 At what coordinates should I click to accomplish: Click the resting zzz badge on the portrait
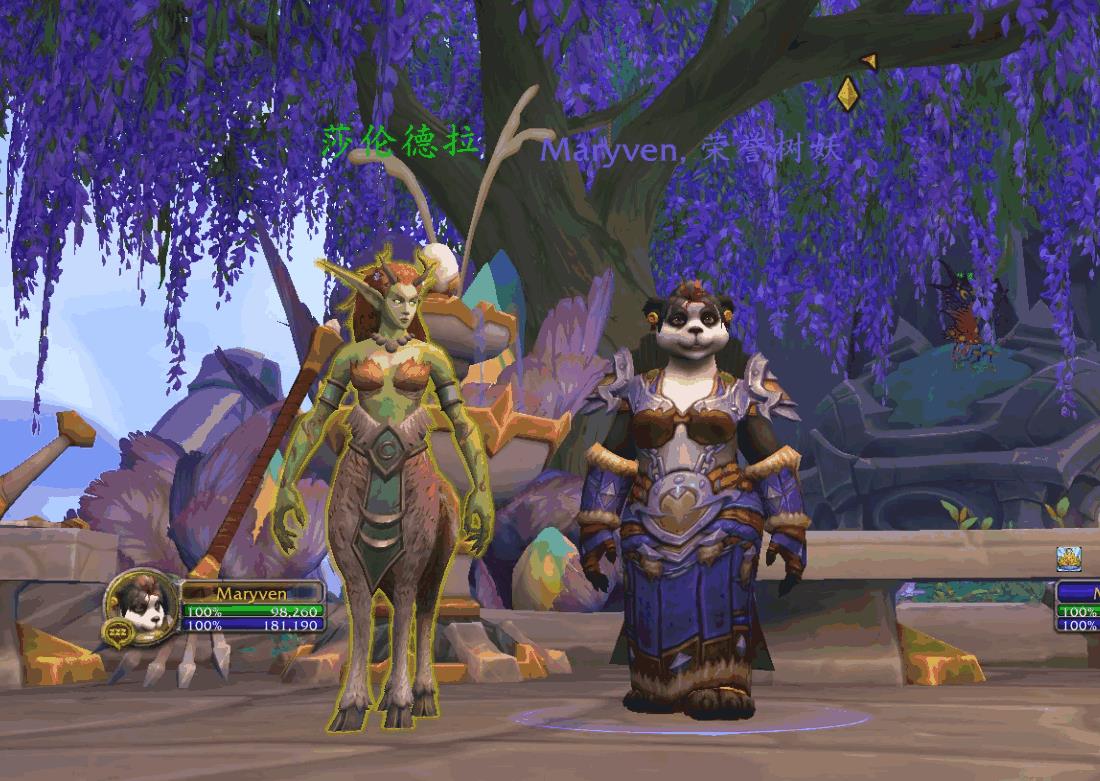(116, 630)
